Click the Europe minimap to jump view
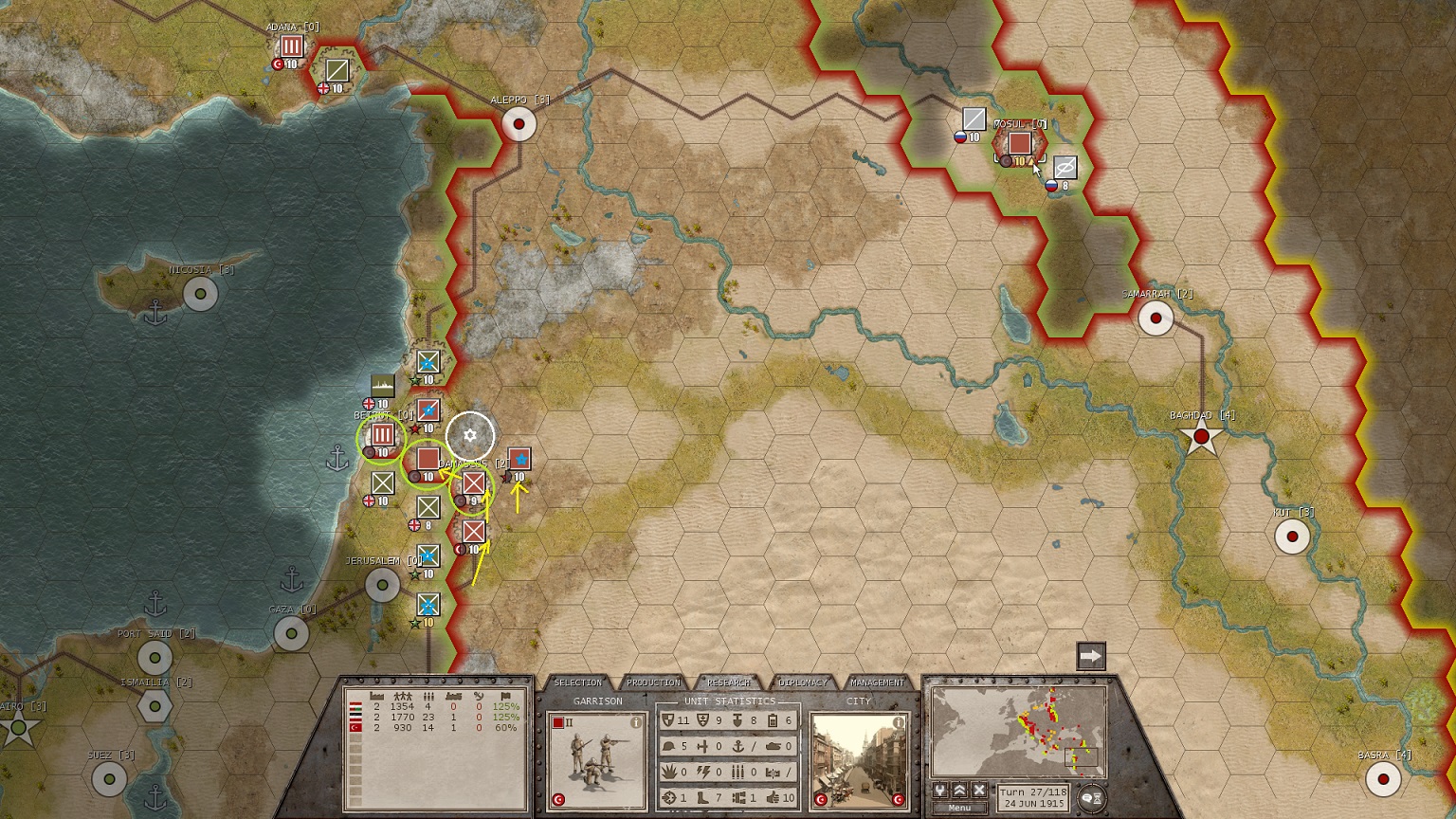The width and height of the screenshot is (1456, 819). click(x=1018, y=732)
